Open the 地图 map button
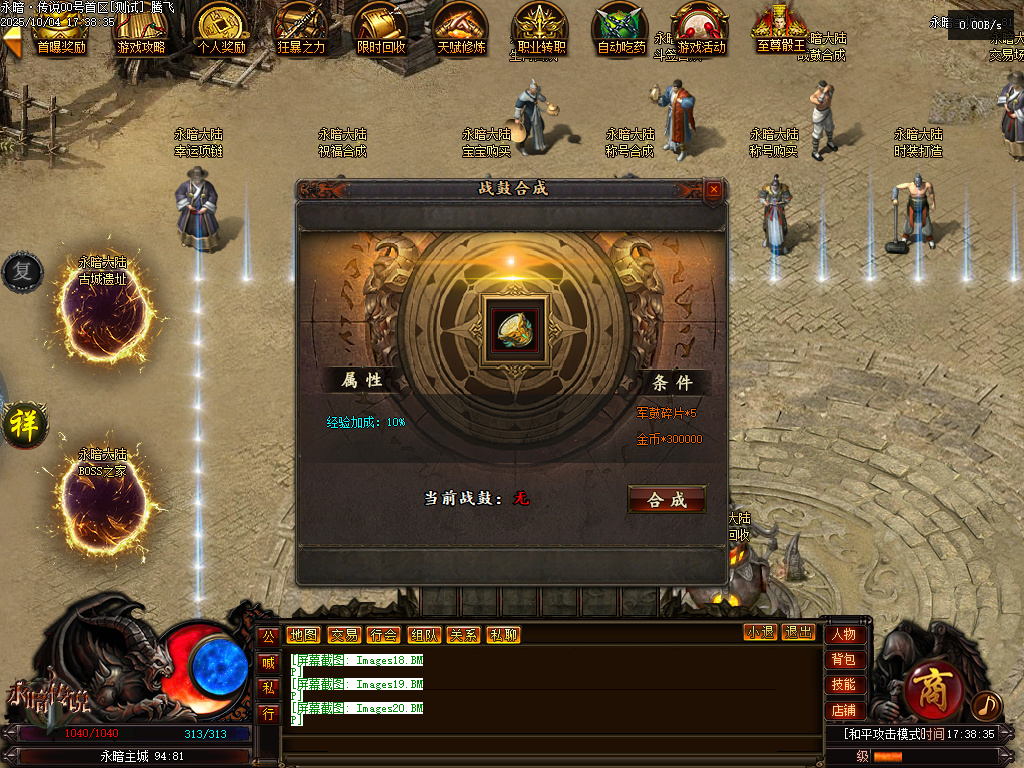 (303, 635)
